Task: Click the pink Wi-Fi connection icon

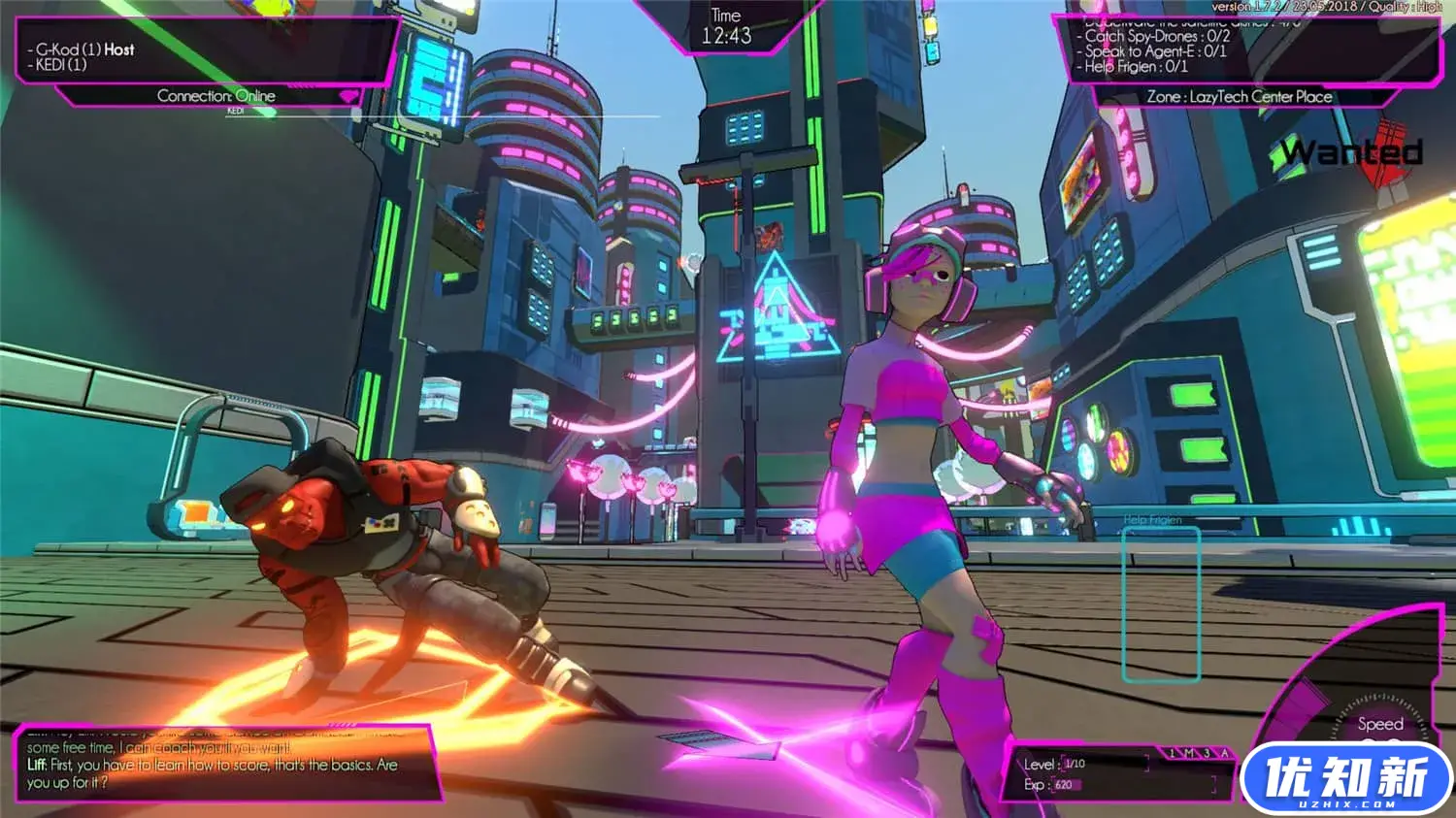Action: click(347, 97)
